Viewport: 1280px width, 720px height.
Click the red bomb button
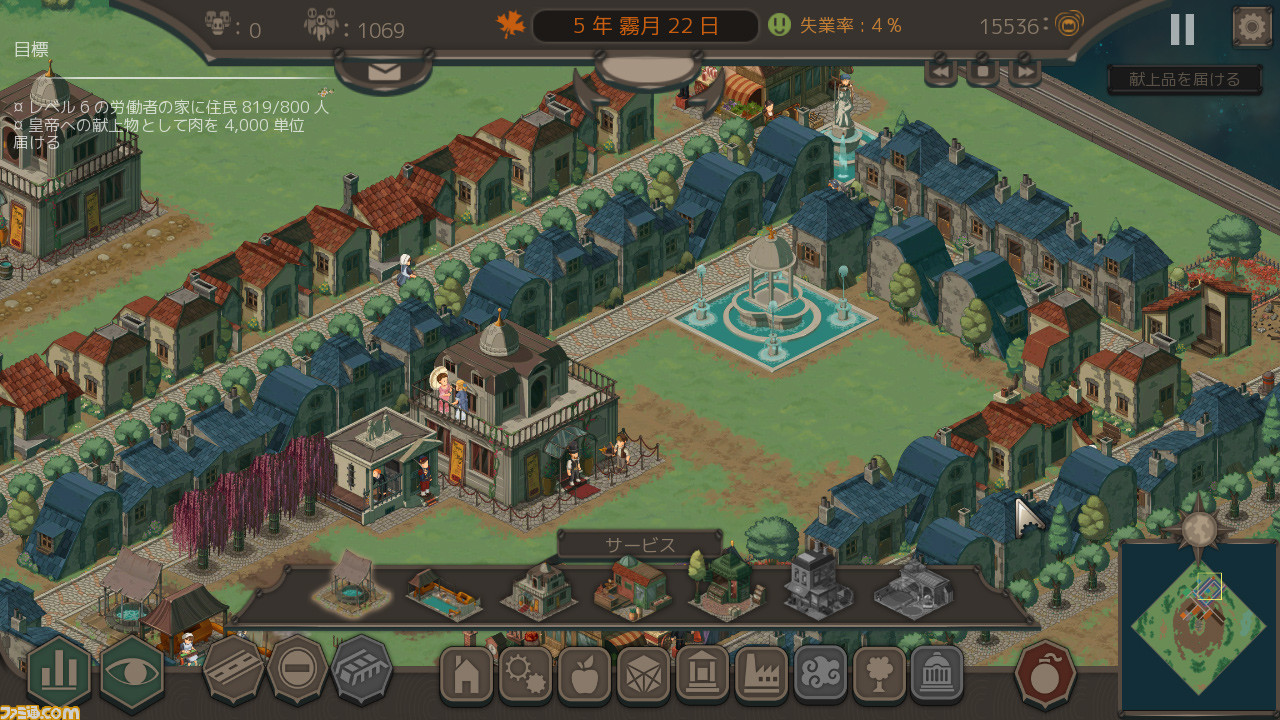click(x=1045, y=673)
